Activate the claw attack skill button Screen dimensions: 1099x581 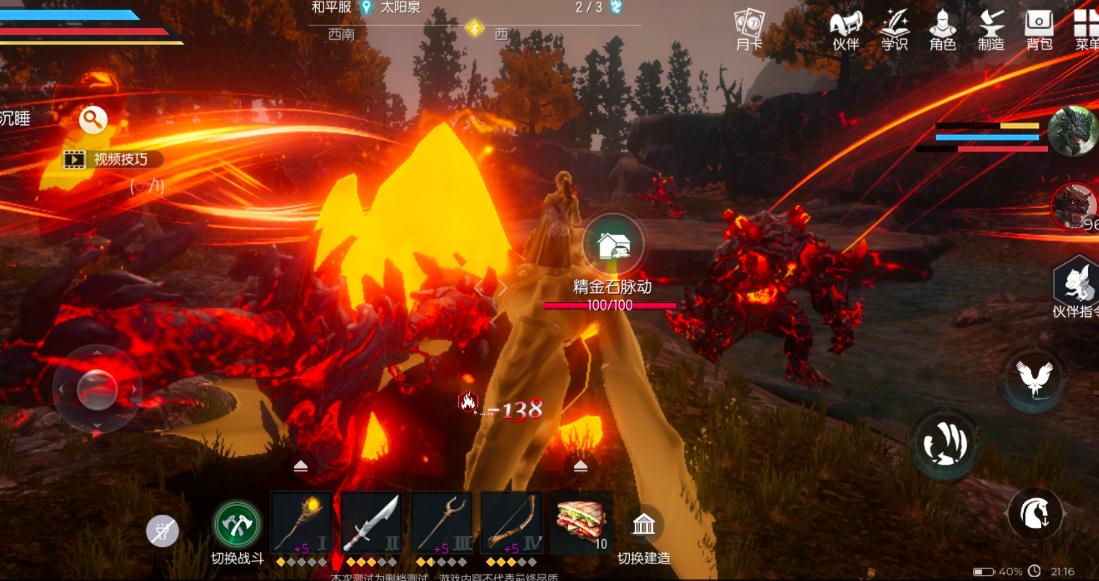click(x=943, y=443)
